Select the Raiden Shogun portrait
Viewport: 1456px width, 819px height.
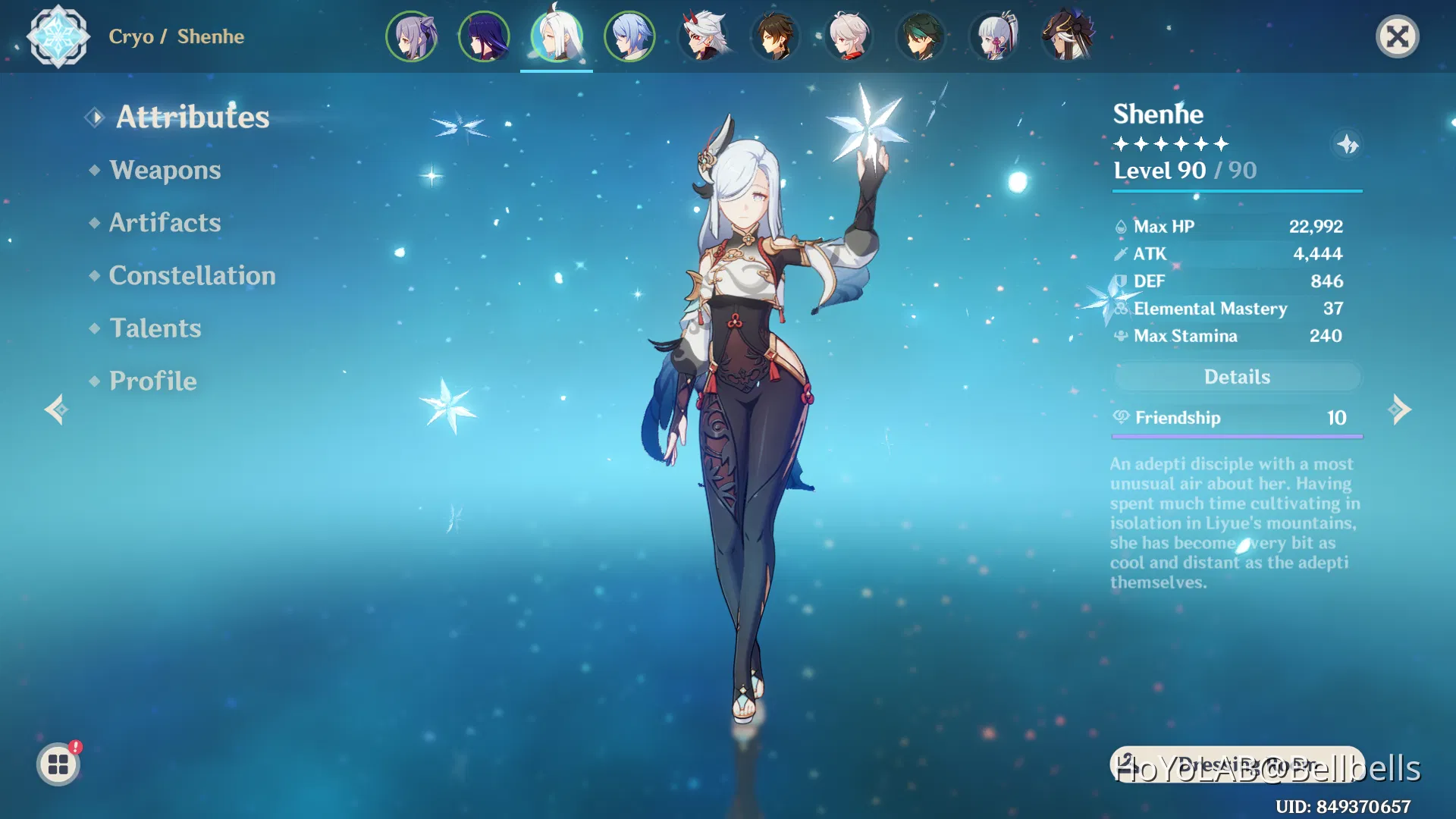point(483,36)
